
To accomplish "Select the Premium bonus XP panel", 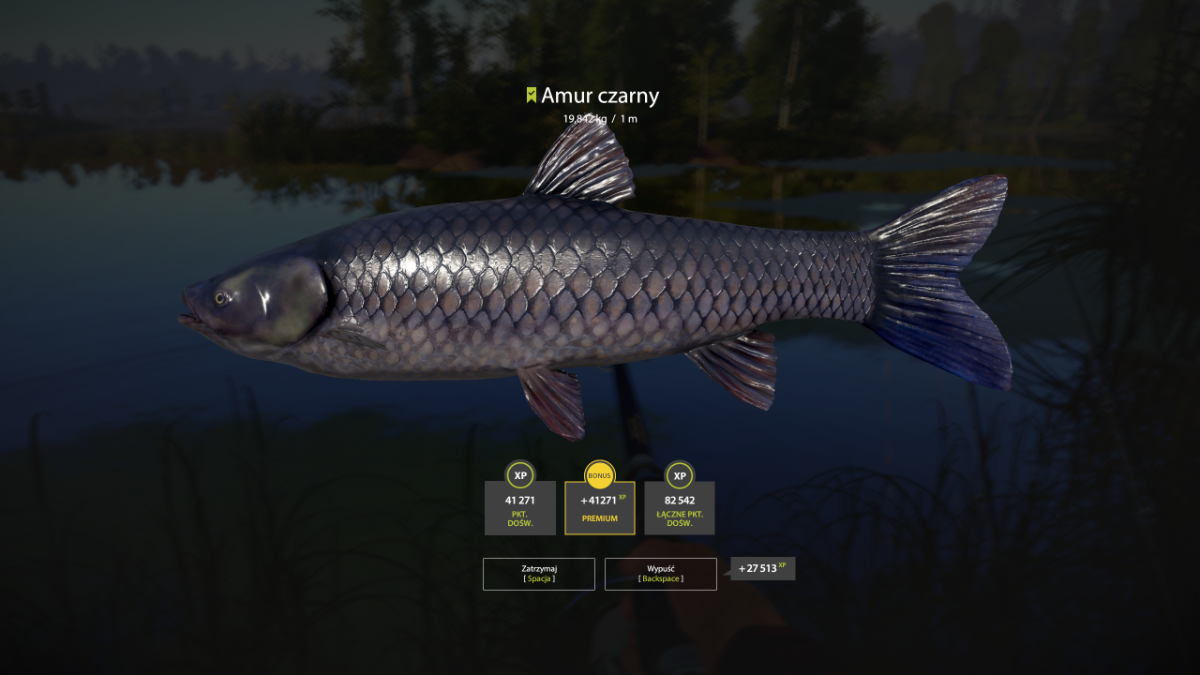I will 599,508.
